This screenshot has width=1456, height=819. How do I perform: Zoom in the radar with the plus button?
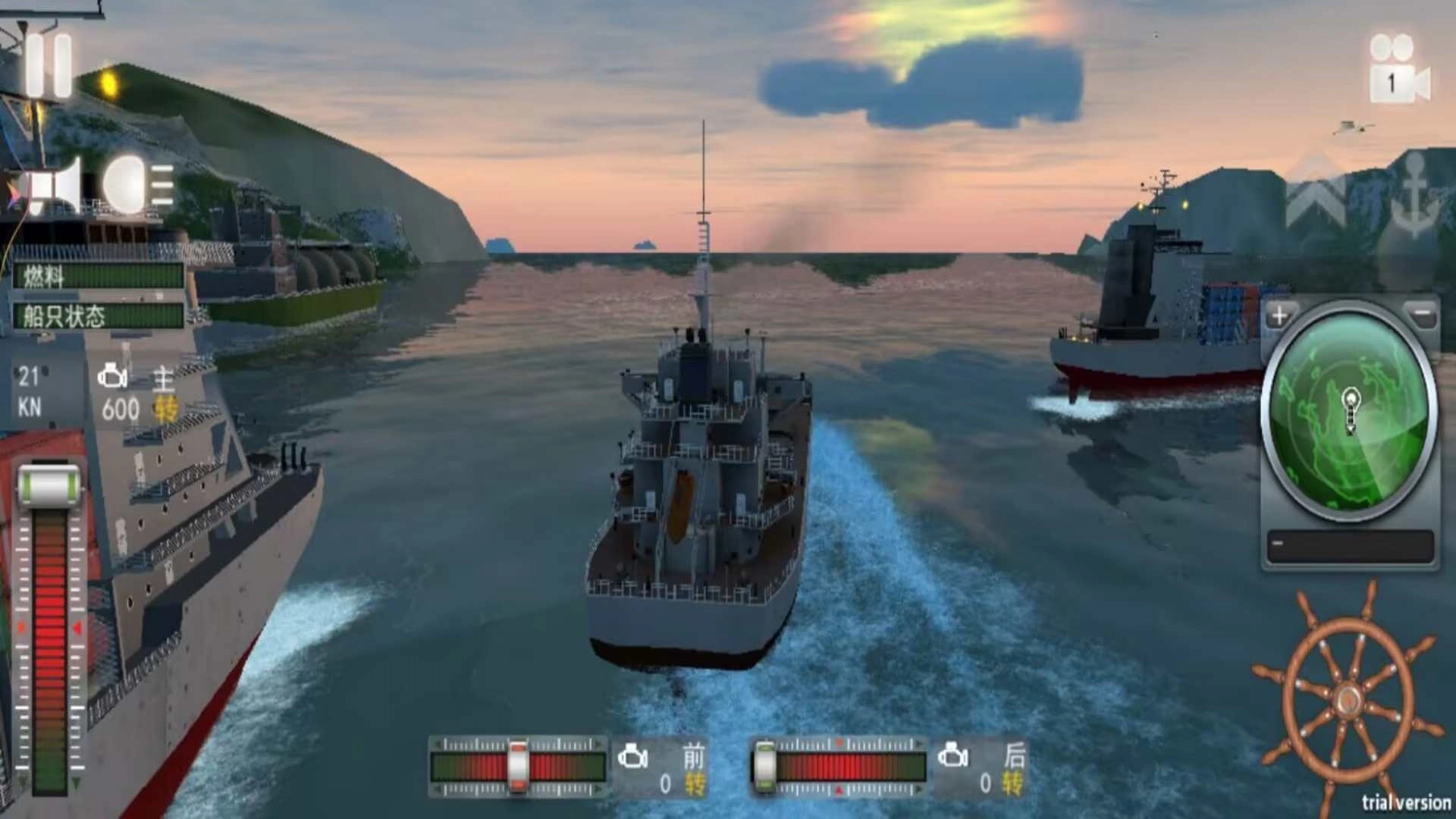coord(1280,315)
